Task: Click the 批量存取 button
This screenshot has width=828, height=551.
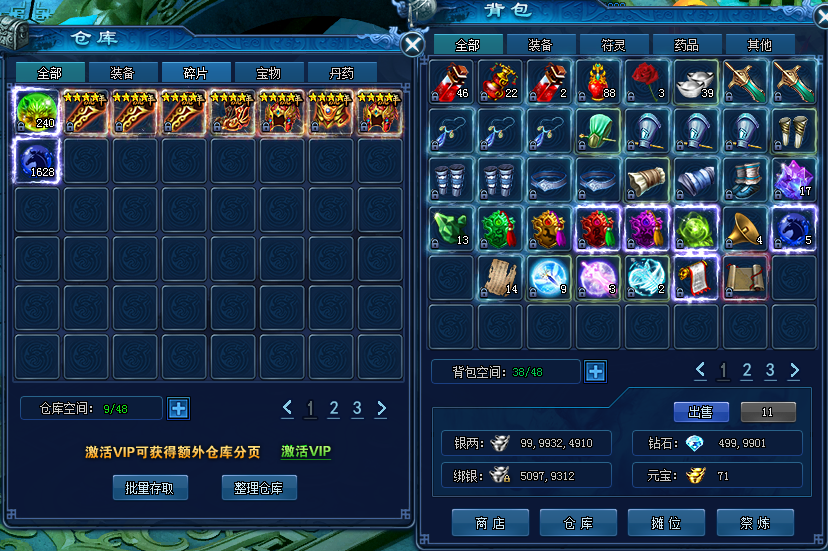Action: [x=150, y=488]
